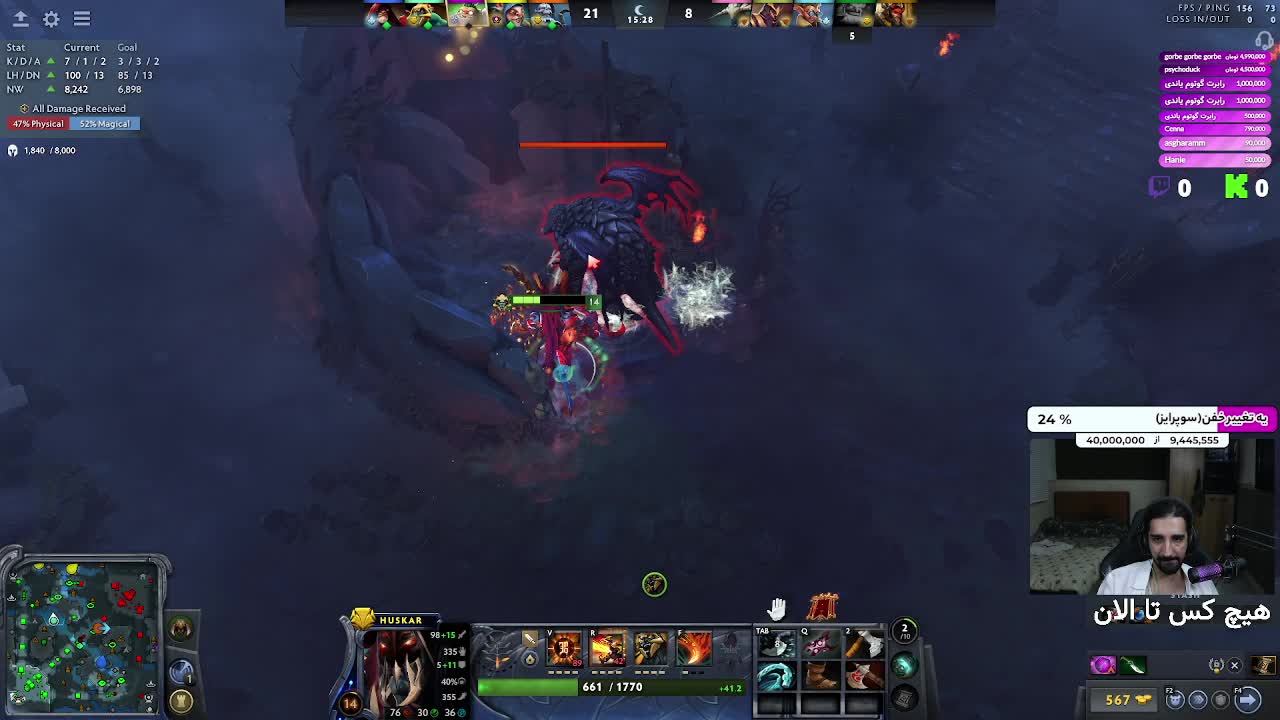Screen dimensions: 1280x720
Task: Select the boots item in inventory
Action: pyautogui.click(x=819, y=677)
